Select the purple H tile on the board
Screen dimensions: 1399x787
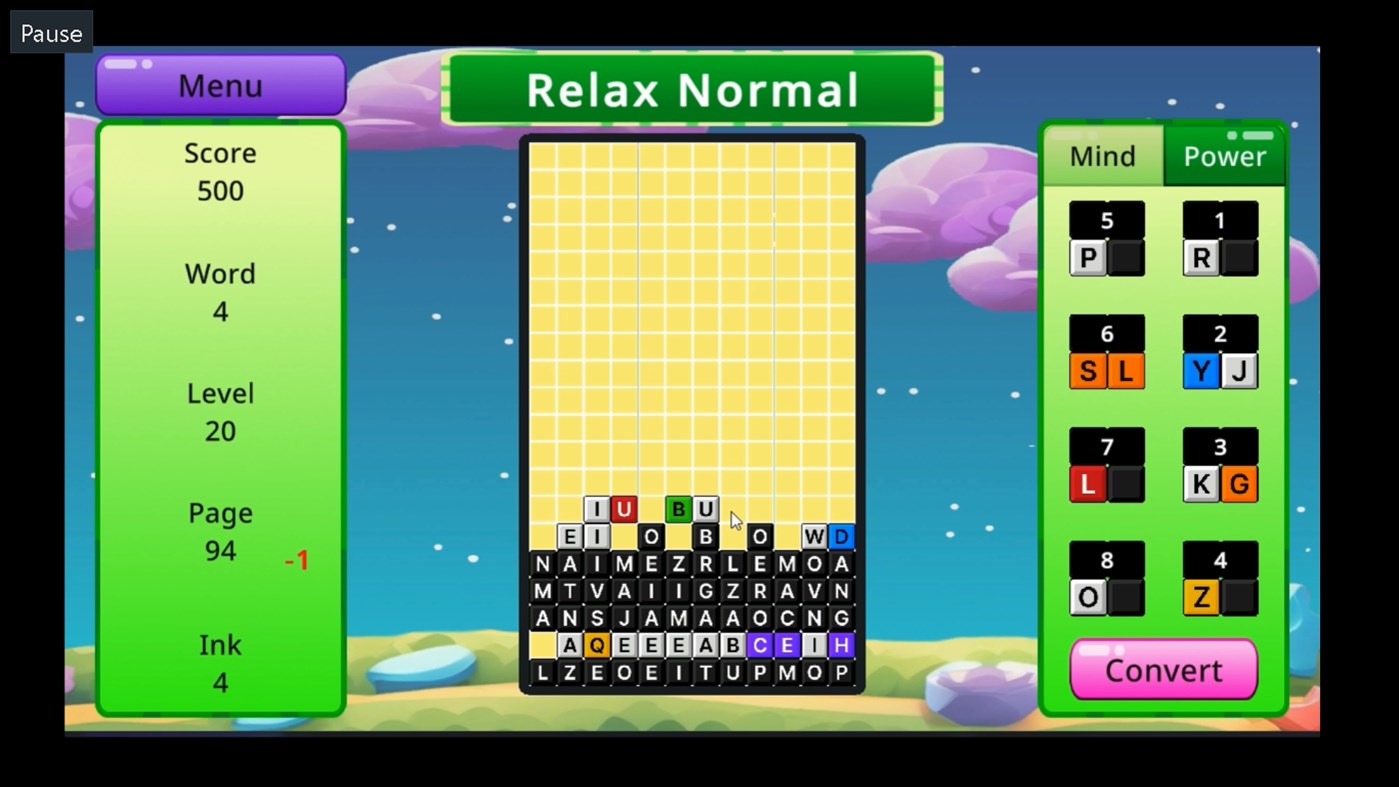tap(841, 645)
